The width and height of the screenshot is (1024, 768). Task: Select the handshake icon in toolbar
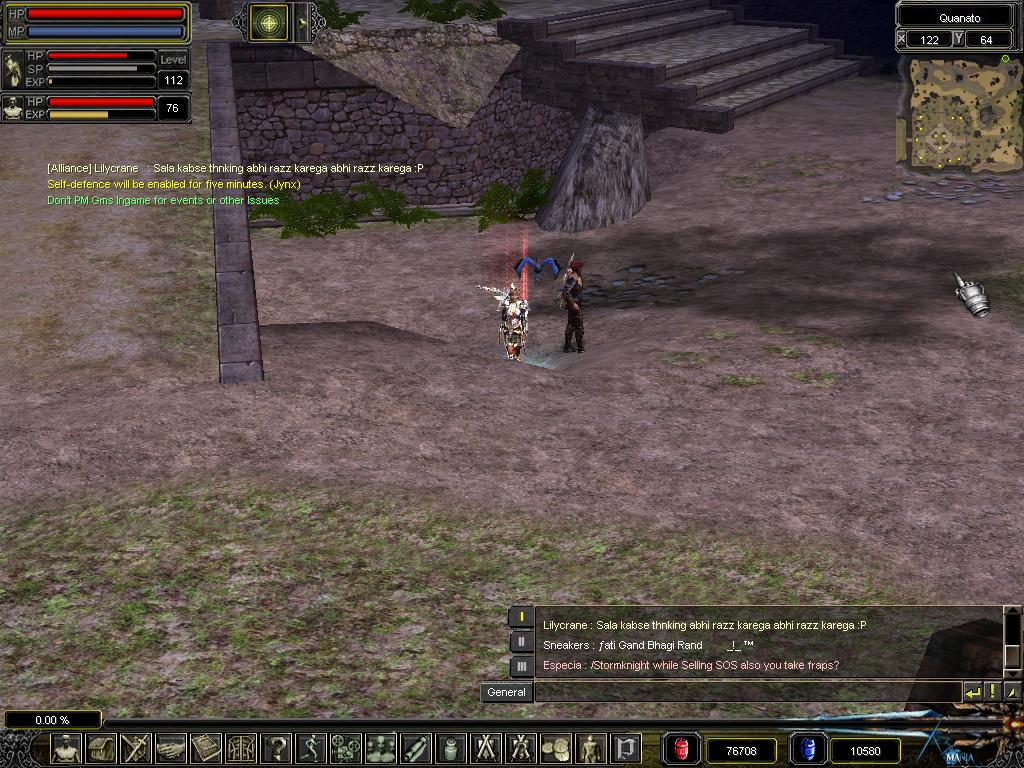[x=171, y=748]
